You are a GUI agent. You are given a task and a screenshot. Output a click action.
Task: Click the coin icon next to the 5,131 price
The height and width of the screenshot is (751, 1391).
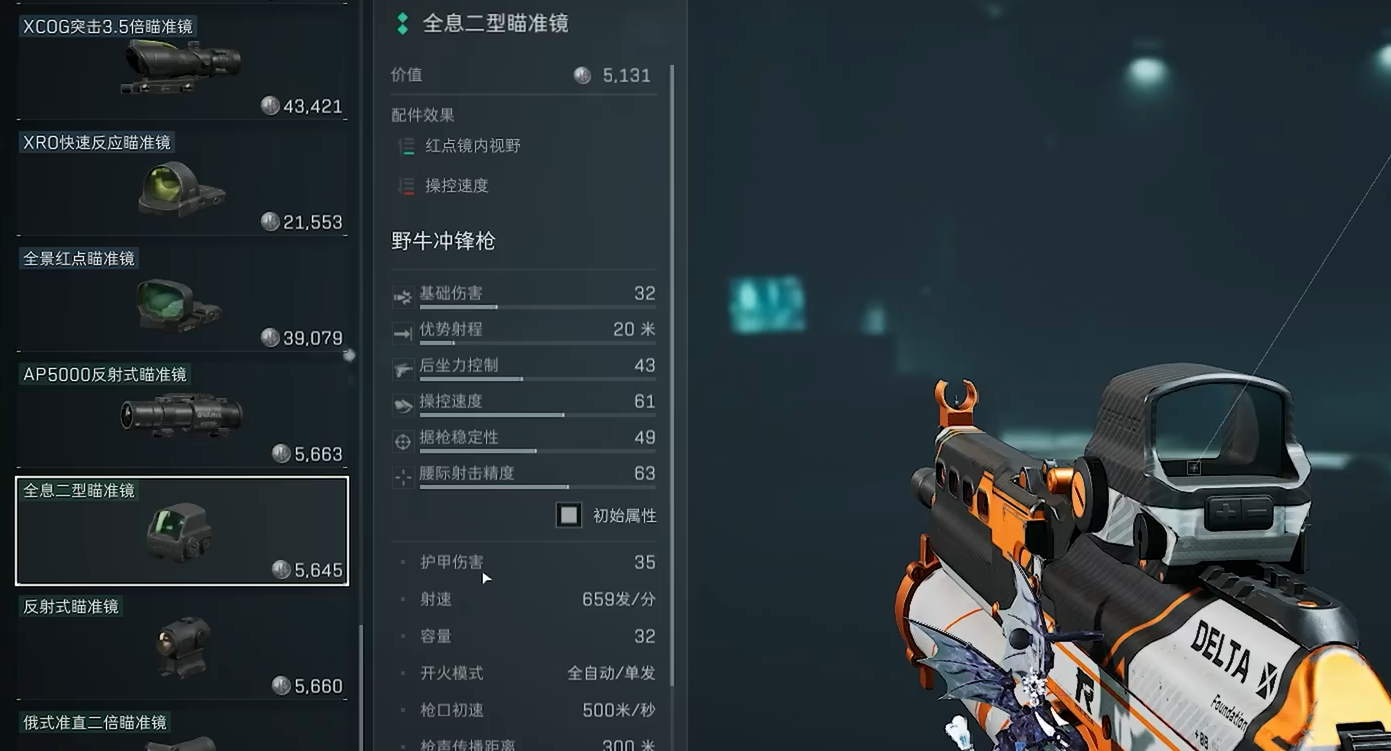tap(582, 75)
